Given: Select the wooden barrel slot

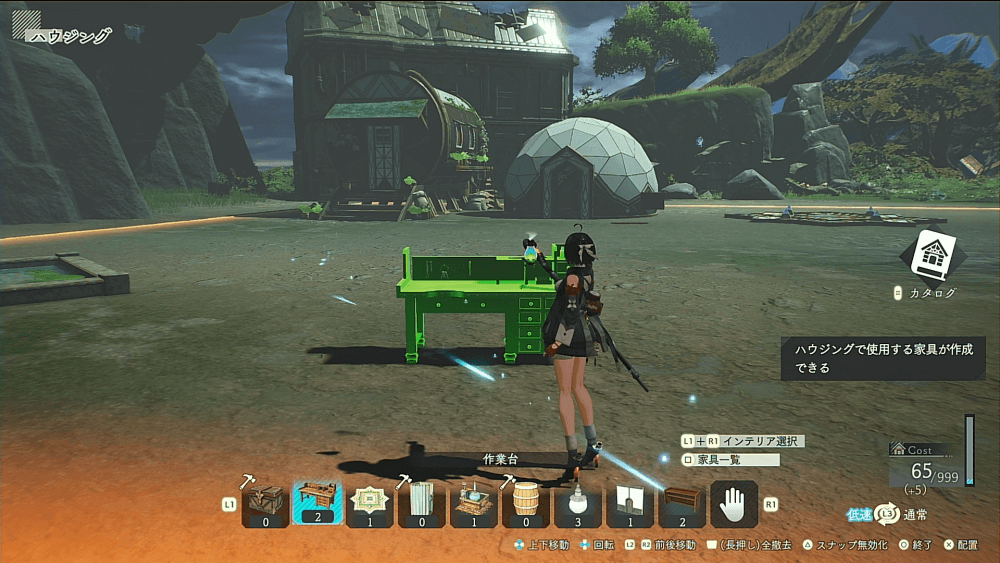Looking at the screenshot, I should [525, 503].
